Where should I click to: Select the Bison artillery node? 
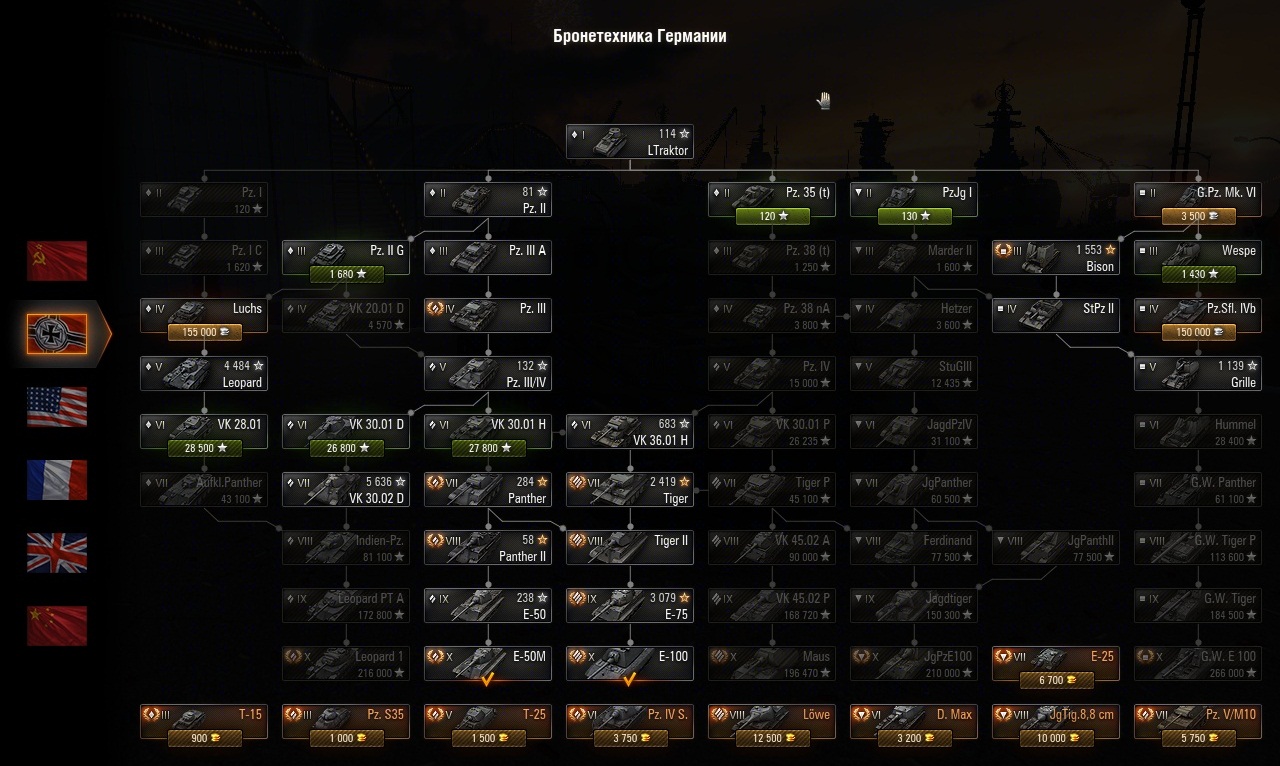pyautogui.click(x=1055, y=258)
